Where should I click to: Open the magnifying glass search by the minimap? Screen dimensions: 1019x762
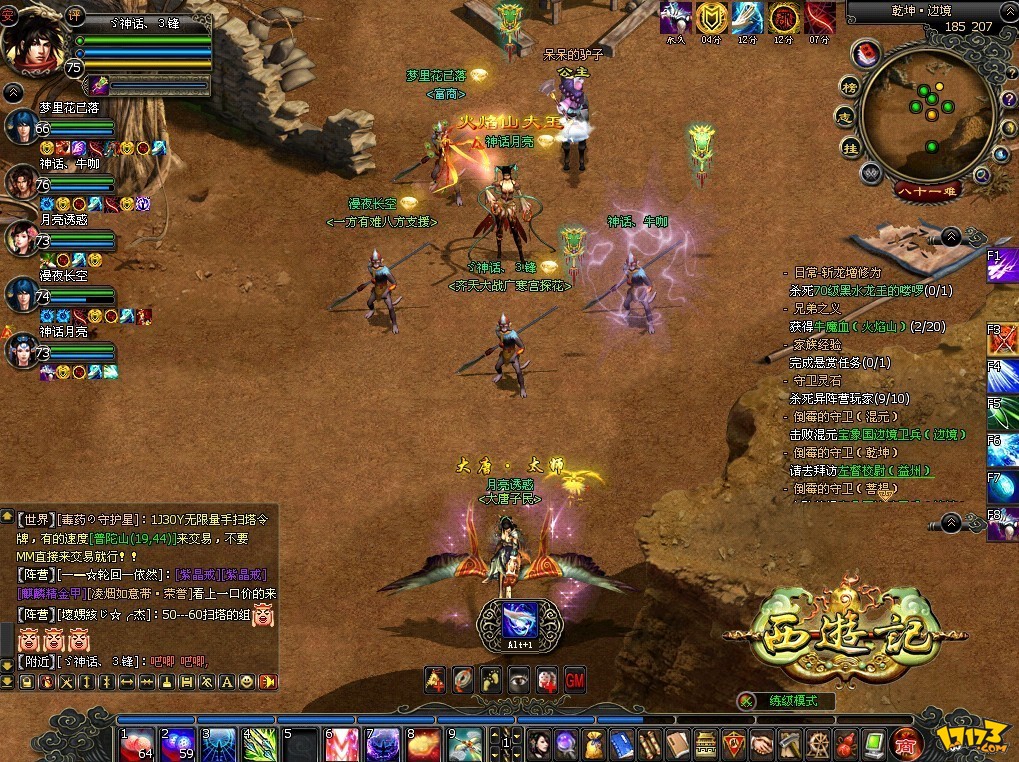pos(981,176)
